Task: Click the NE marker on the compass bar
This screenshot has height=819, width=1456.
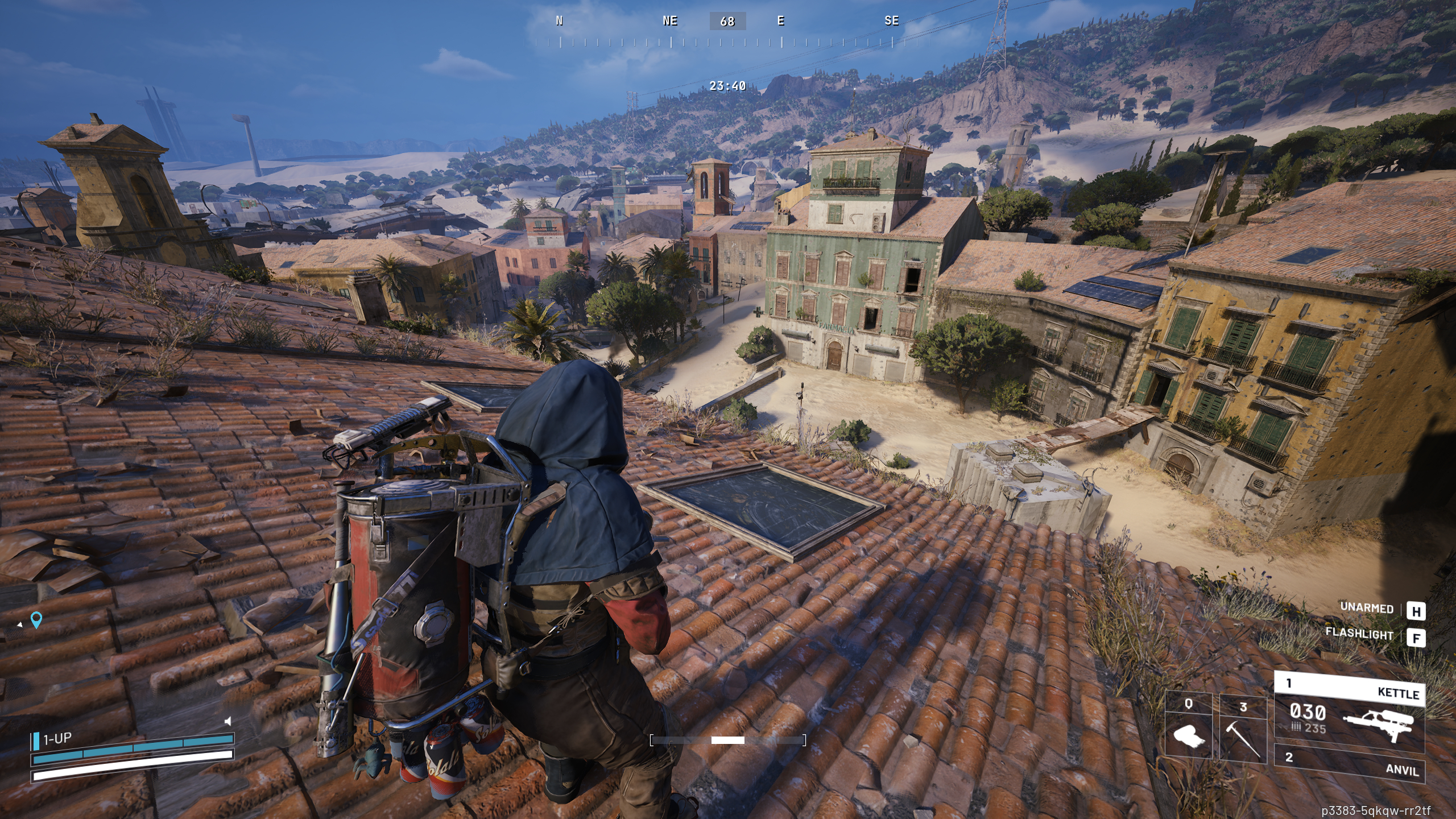Action: 670,22
